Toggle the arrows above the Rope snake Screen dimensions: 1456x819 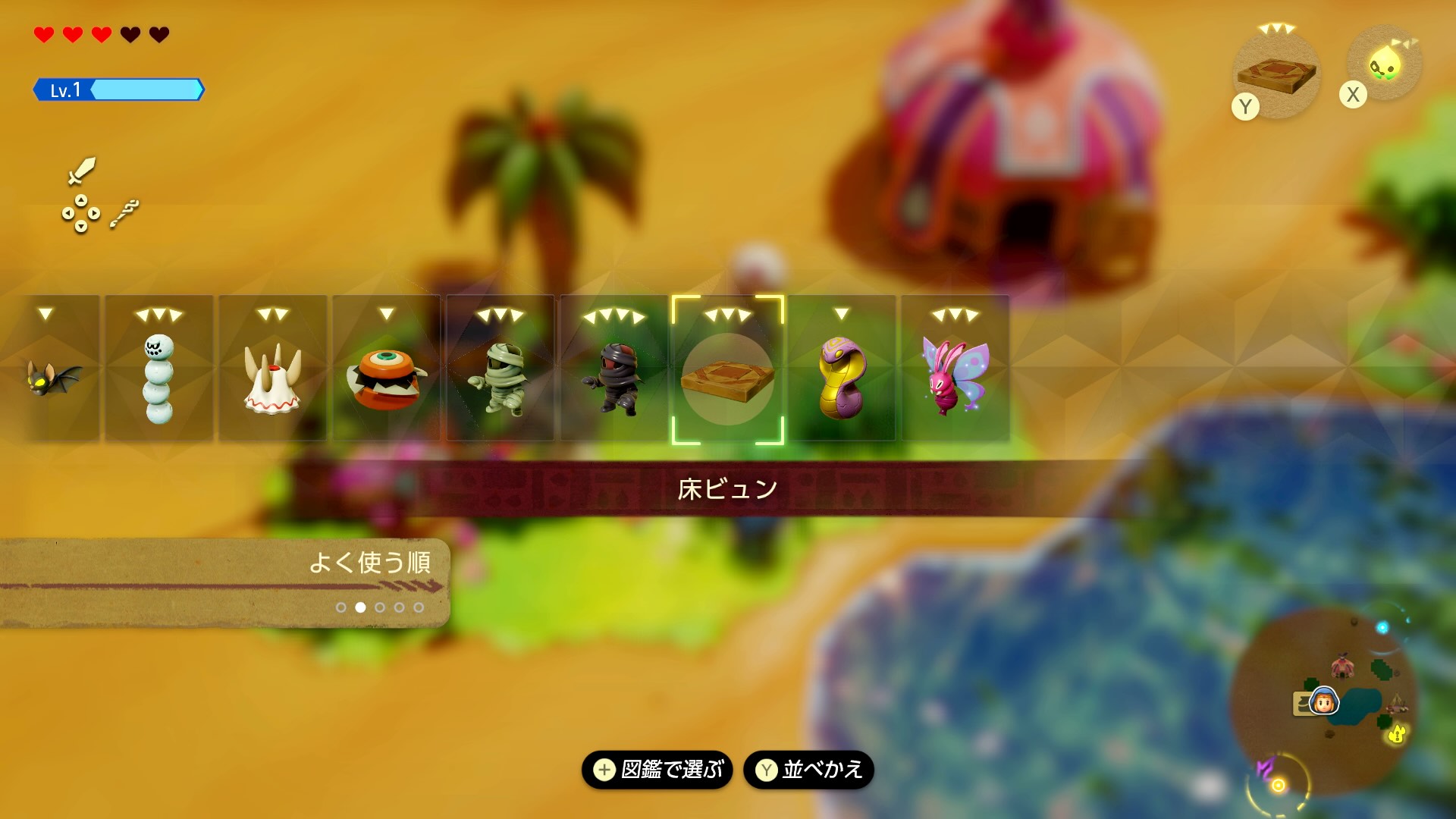click(843, 313)
